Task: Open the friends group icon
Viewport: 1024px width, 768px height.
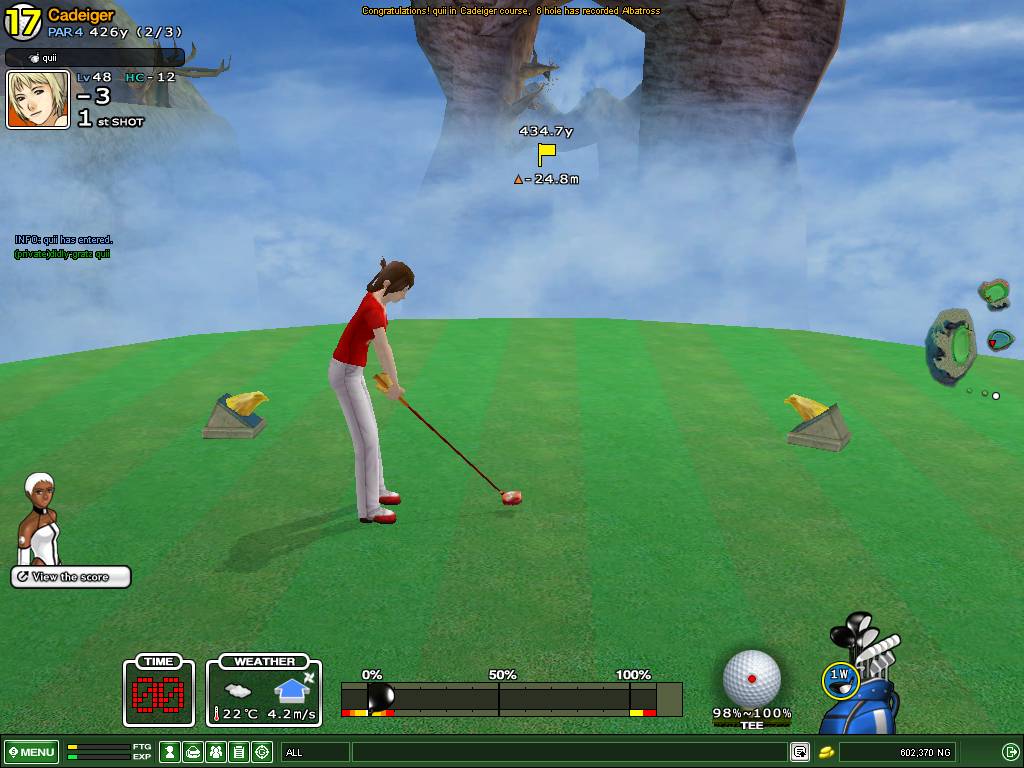Action: pyautogui.click(x=216, y=752)
